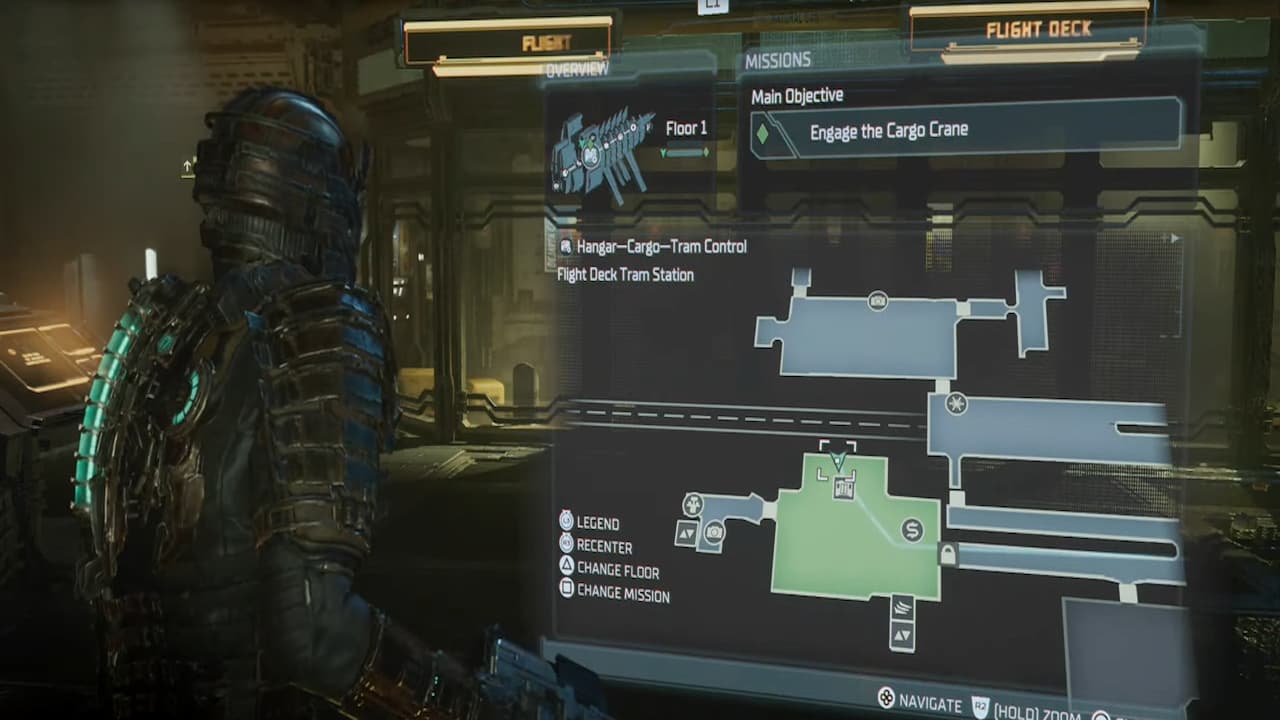Viewport: 1280px width, 720px height.
Task: Click the player position arrow on the map
Action: point(838,461)
